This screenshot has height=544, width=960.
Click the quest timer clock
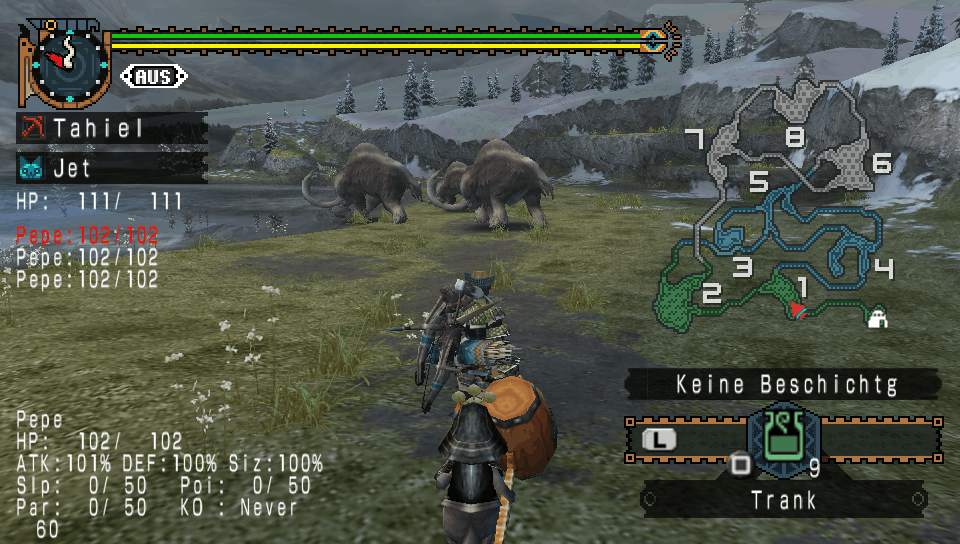coord(68,62)
